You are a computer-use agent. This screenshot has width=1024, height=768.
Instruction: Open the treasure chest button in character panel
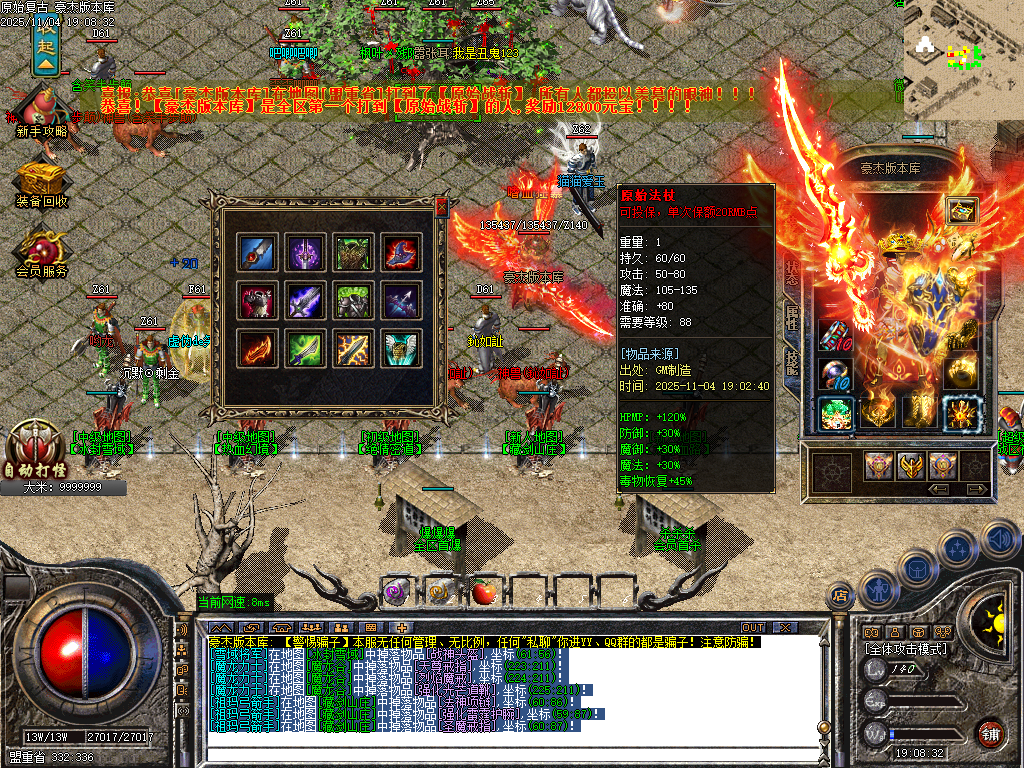[962, 210]
